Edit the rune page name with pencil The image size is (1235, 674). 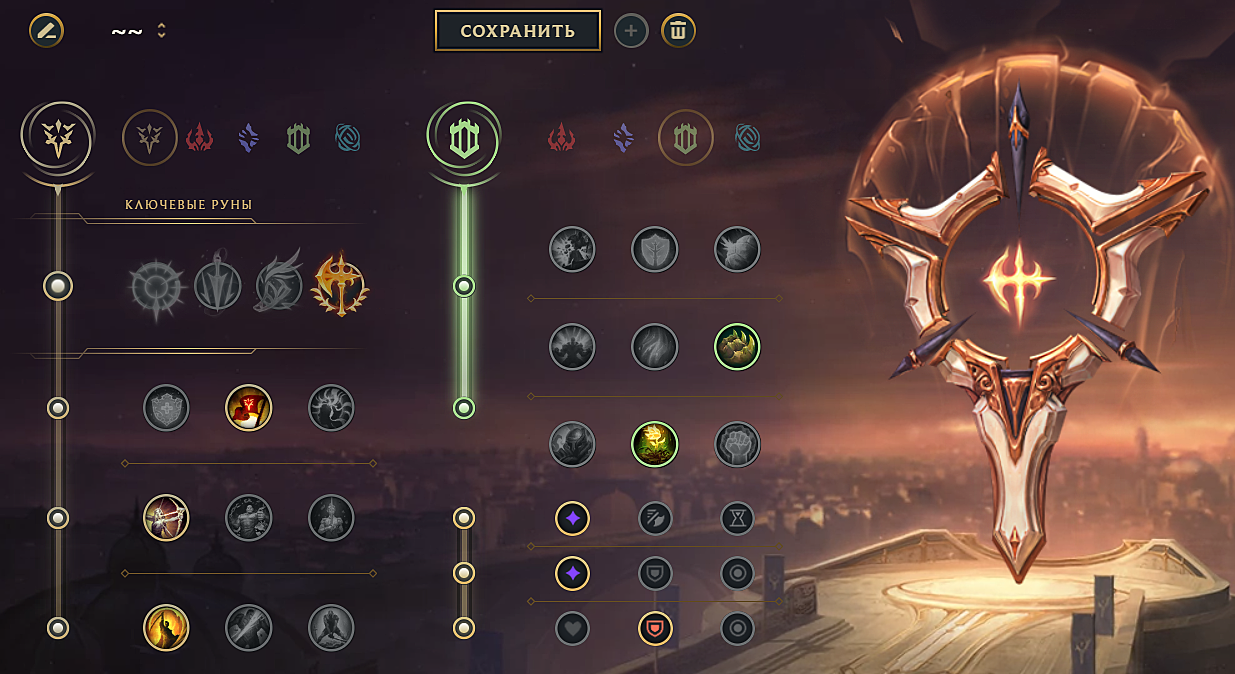click(x=46, y=31)
